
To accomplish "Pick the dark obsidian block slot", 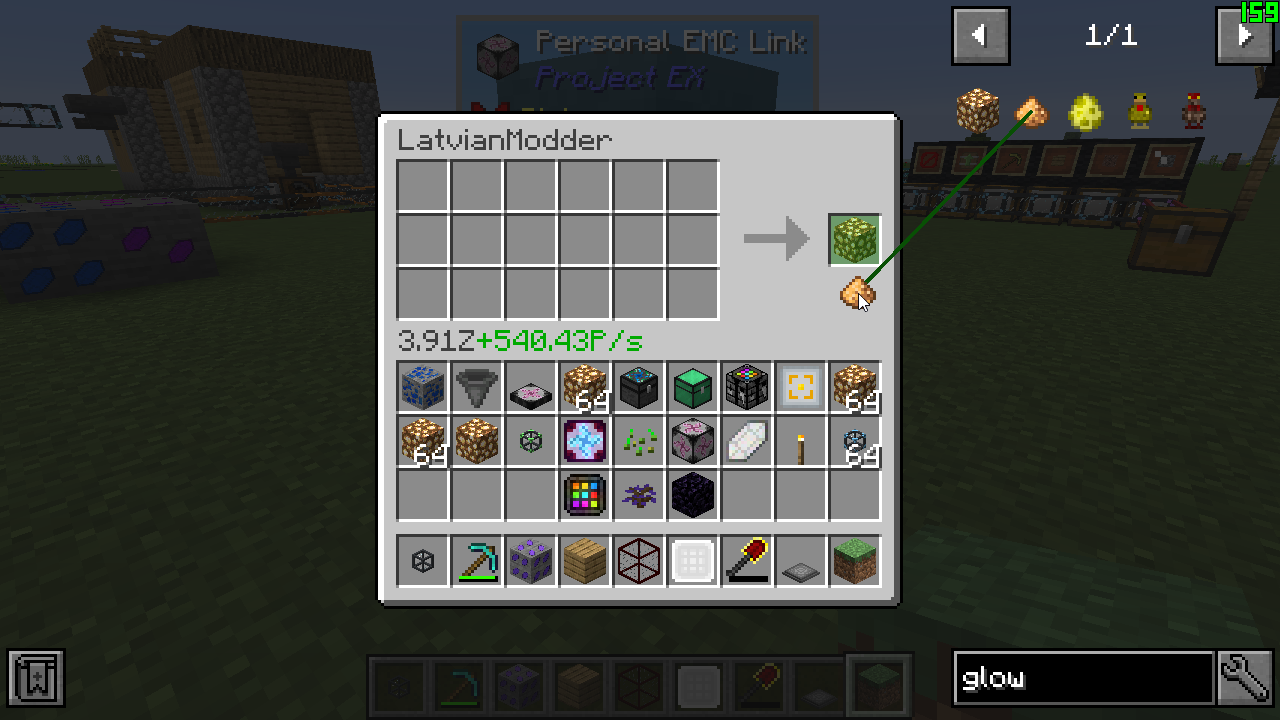I will [693, 496].
